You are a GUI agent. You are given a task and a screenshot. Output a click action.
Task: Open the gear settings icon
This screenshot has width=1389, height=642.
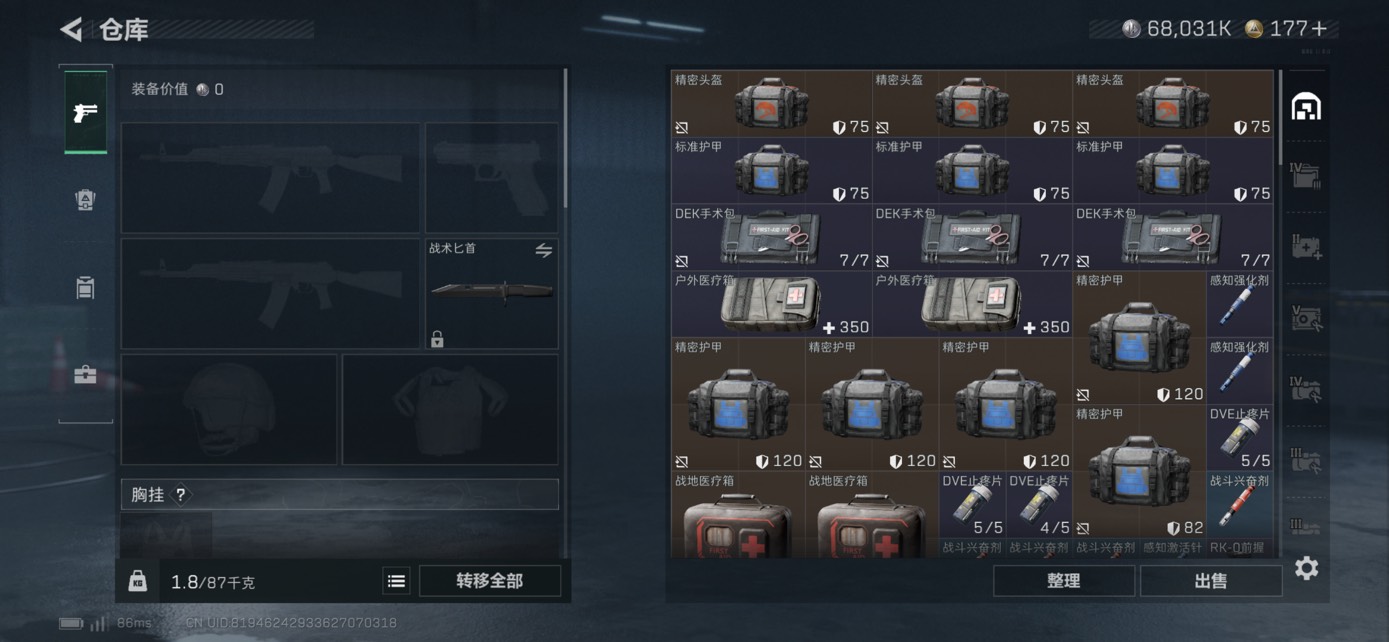1306,569
